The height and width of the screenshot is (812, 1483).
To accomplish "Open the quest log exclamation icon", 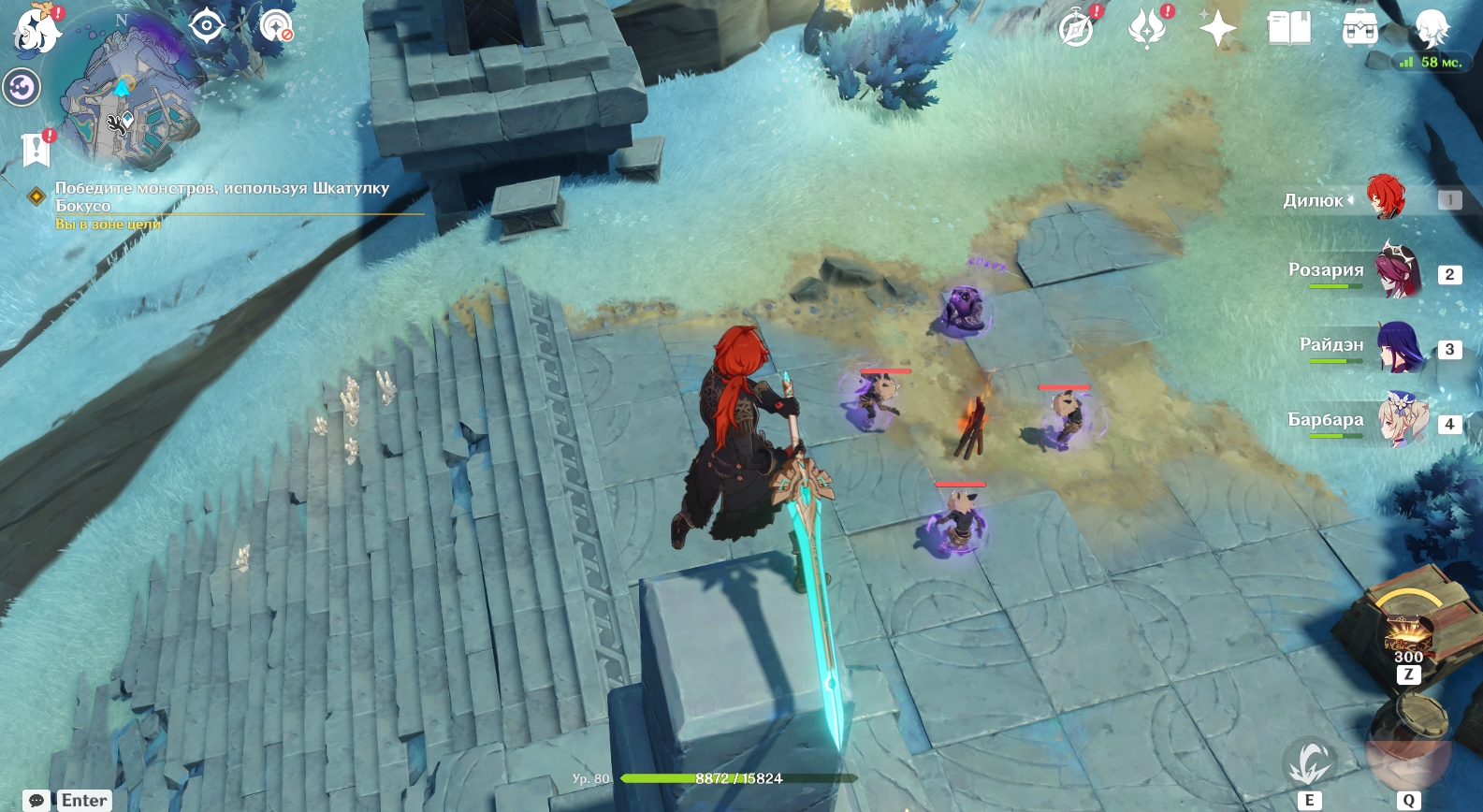I will click(36, 149).
